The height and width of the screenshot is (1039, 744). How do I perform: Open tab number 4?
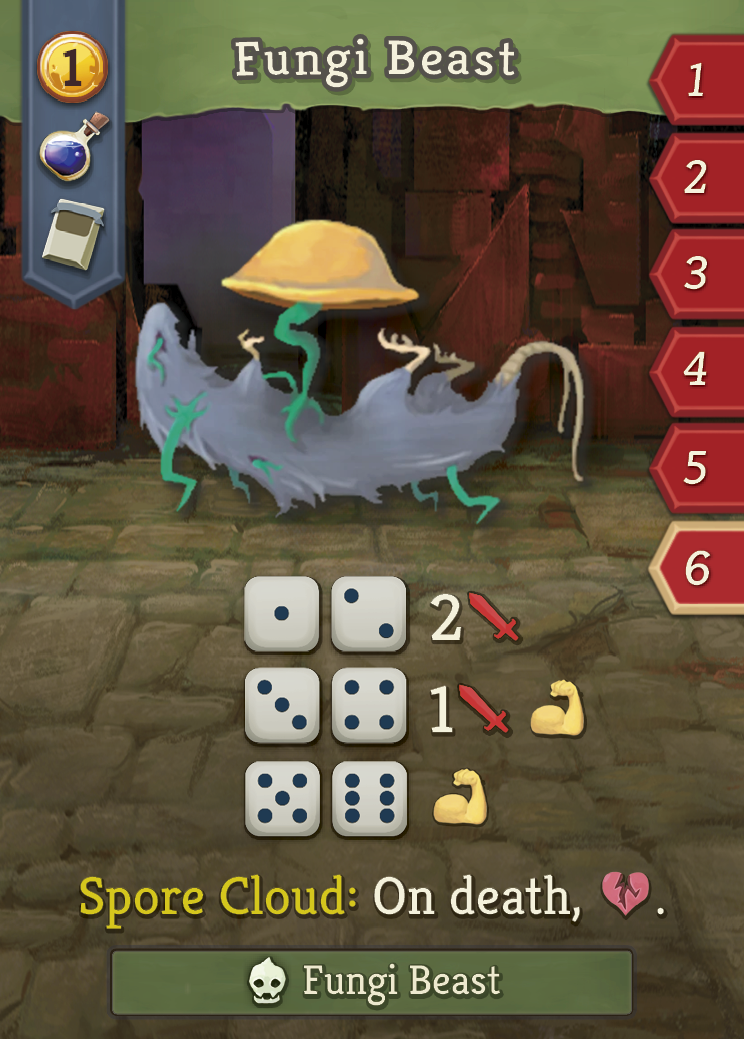point(698,370)
